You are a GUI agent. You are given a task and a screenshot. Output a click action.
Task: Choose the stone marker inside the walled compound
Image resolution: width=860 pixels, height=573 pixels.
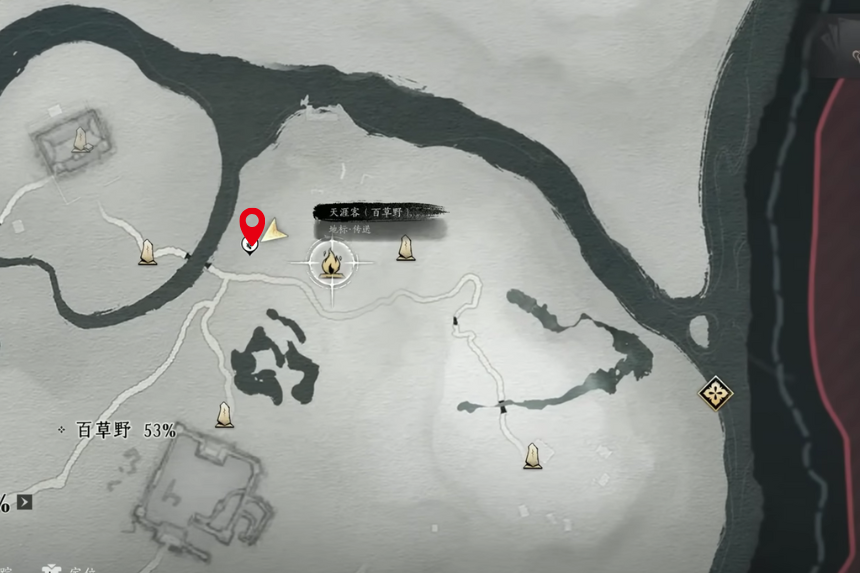[81, 140]
